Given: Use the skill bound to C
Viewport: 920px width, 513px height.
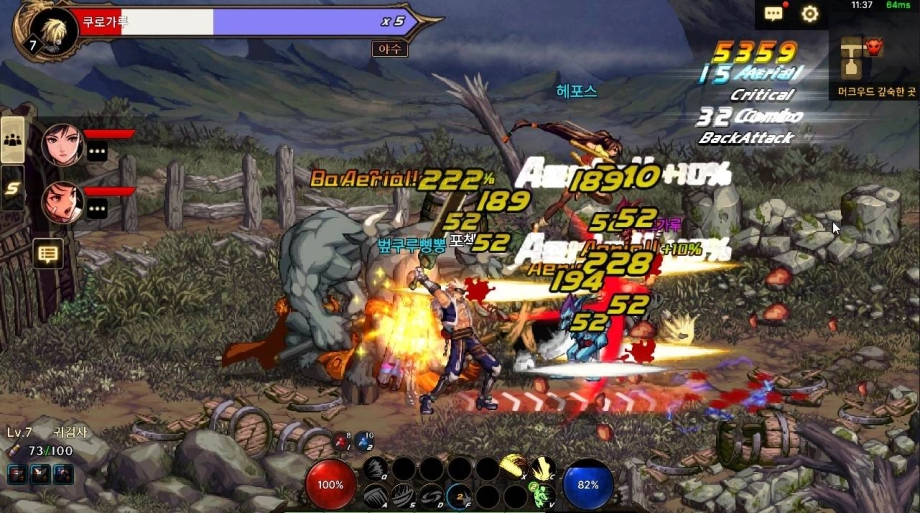Looking at the screenshot, I should pos(543,468).
